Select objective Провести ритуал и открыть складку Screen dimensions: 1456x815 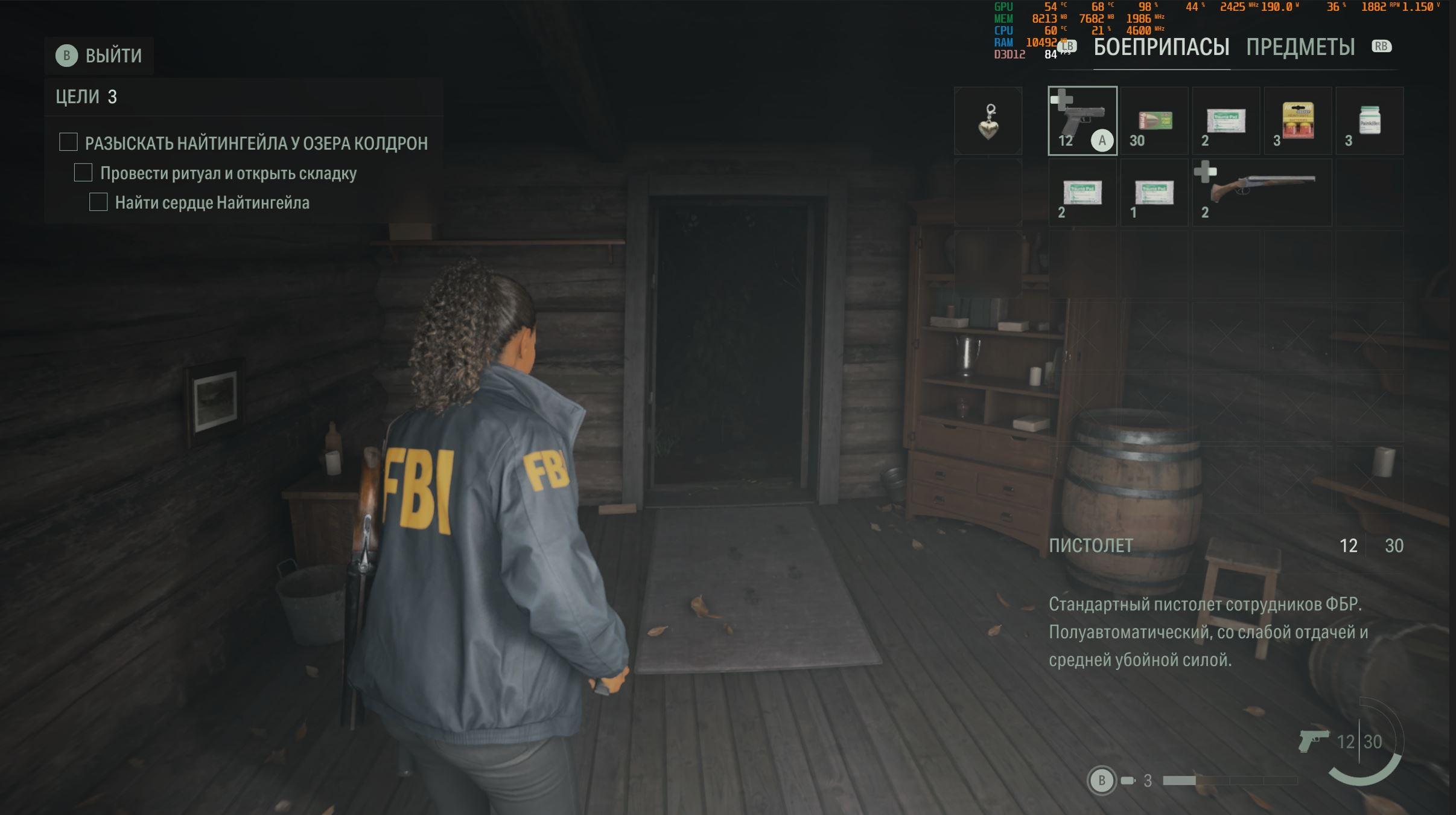(x=228, y=173)
